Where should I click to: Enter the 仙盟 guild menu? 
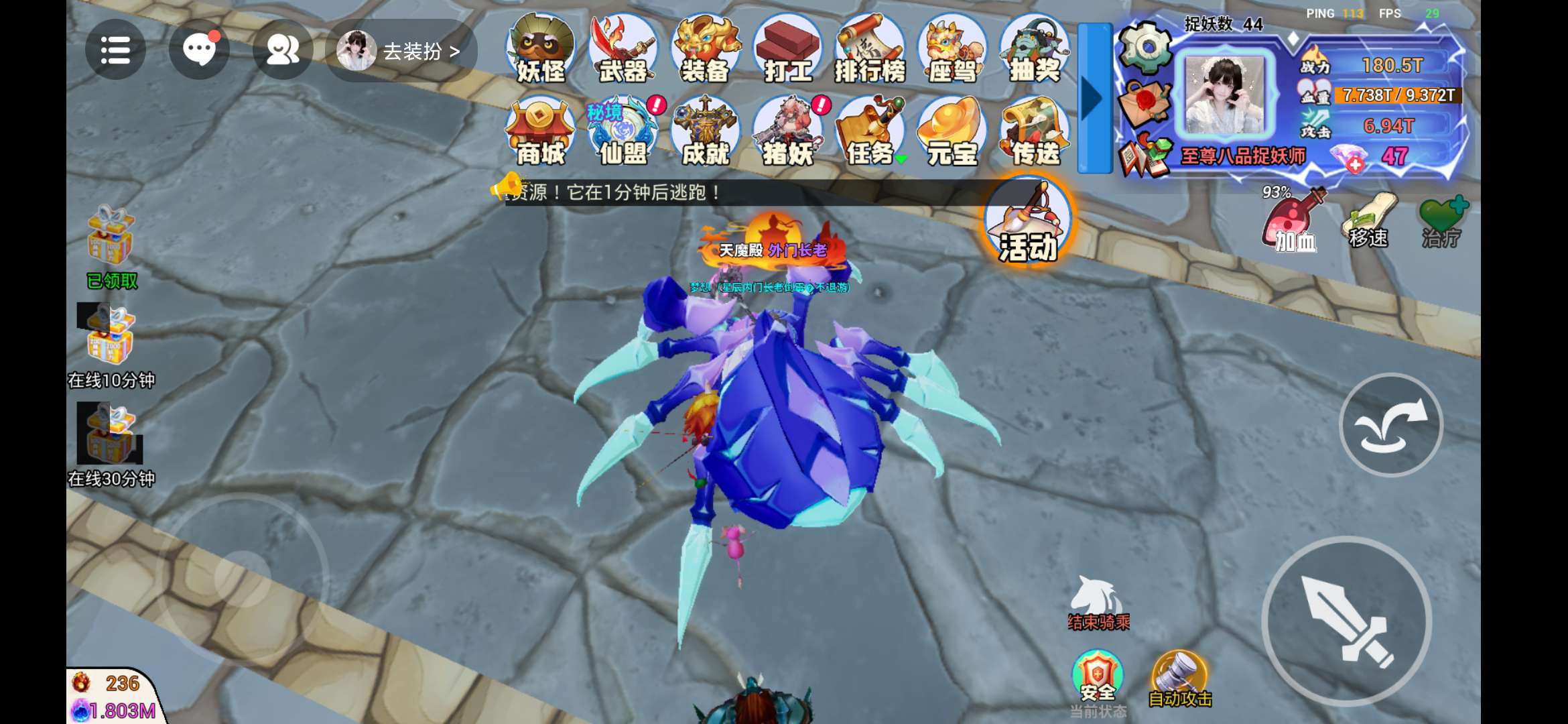point(623,133)
